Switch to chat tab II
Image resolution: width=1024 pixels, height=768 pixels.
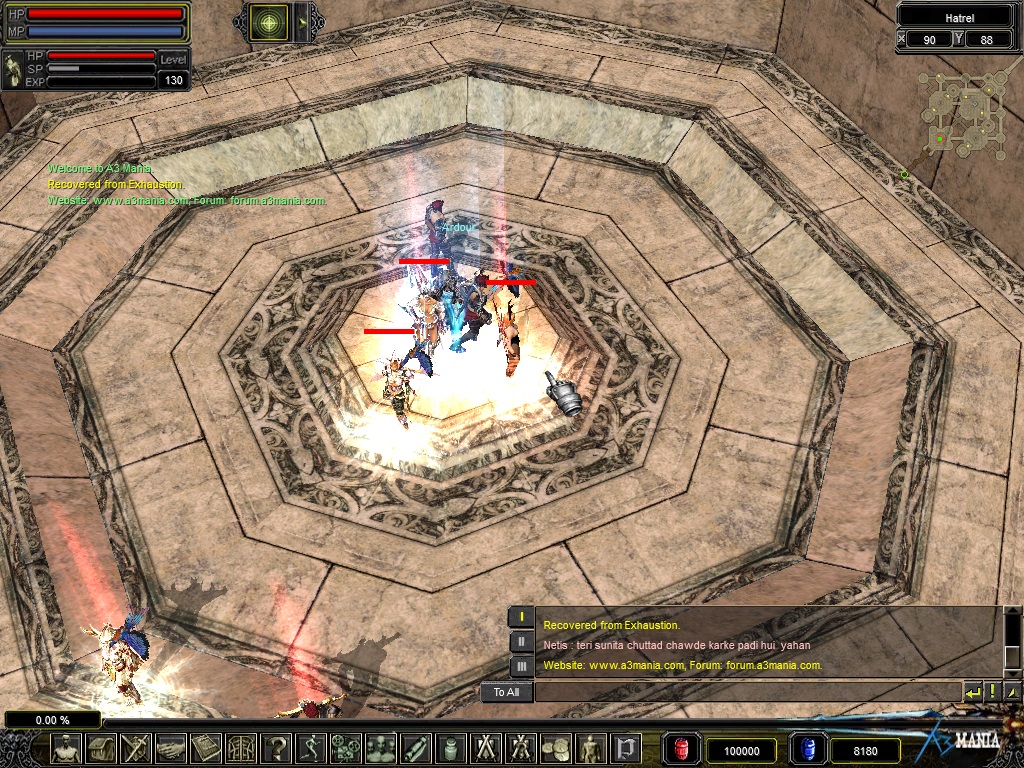click(521, 642)
